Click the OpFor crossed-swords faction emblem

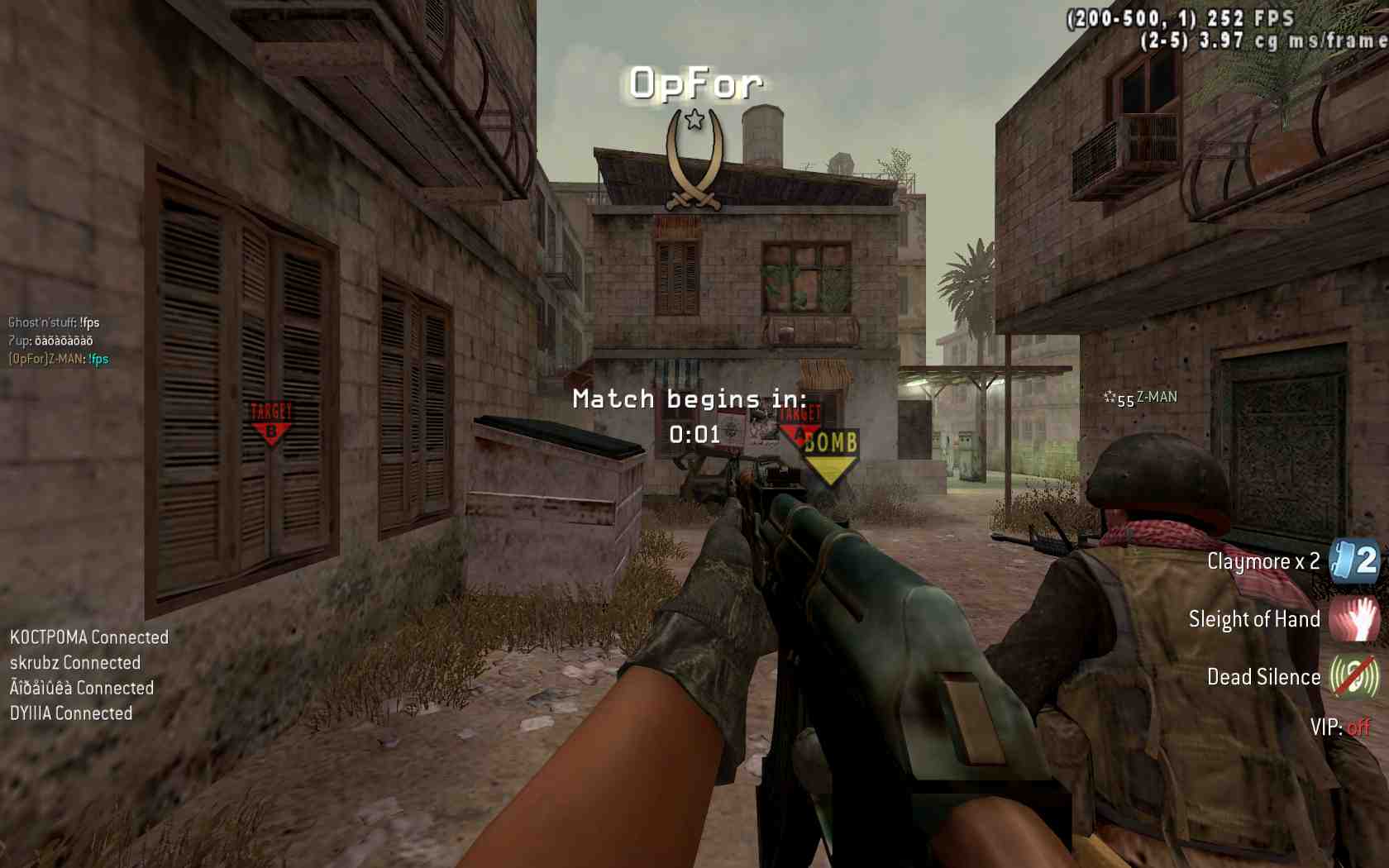[x=694, y=160]
